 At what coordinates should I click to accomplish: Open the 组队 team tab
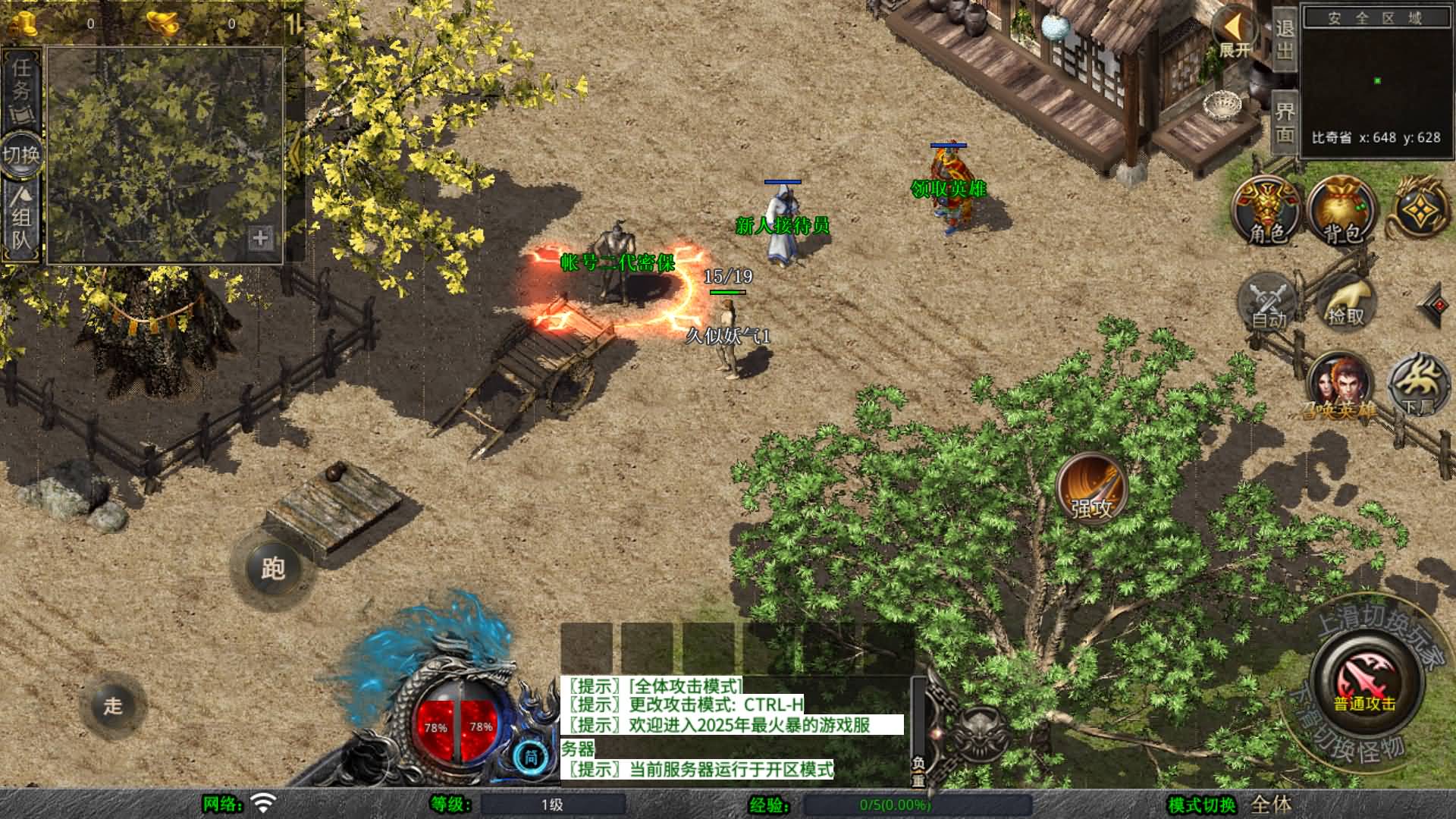point(21,220)
